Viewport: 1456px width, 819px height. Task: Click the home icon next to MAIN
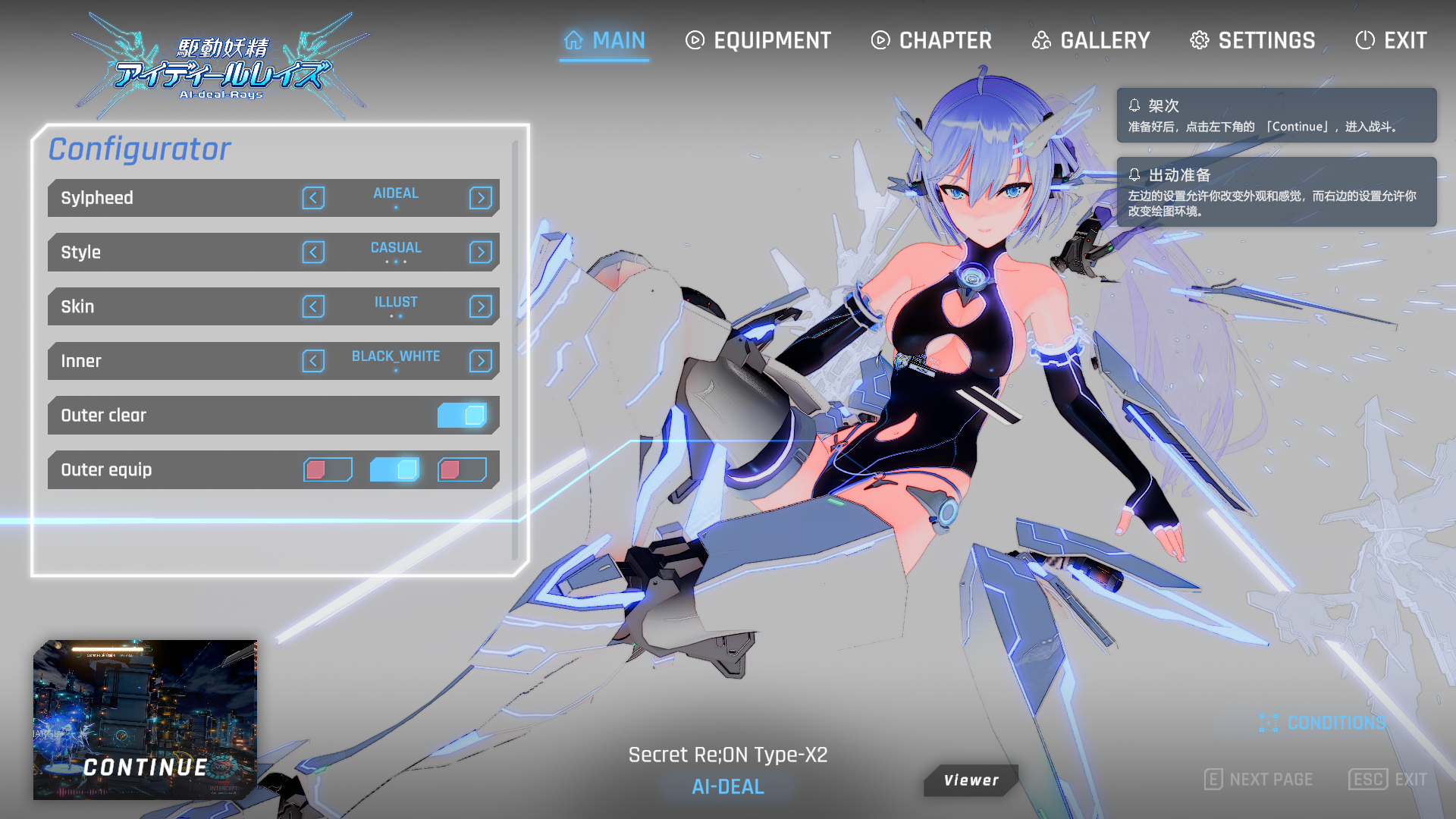coord(574,40)
